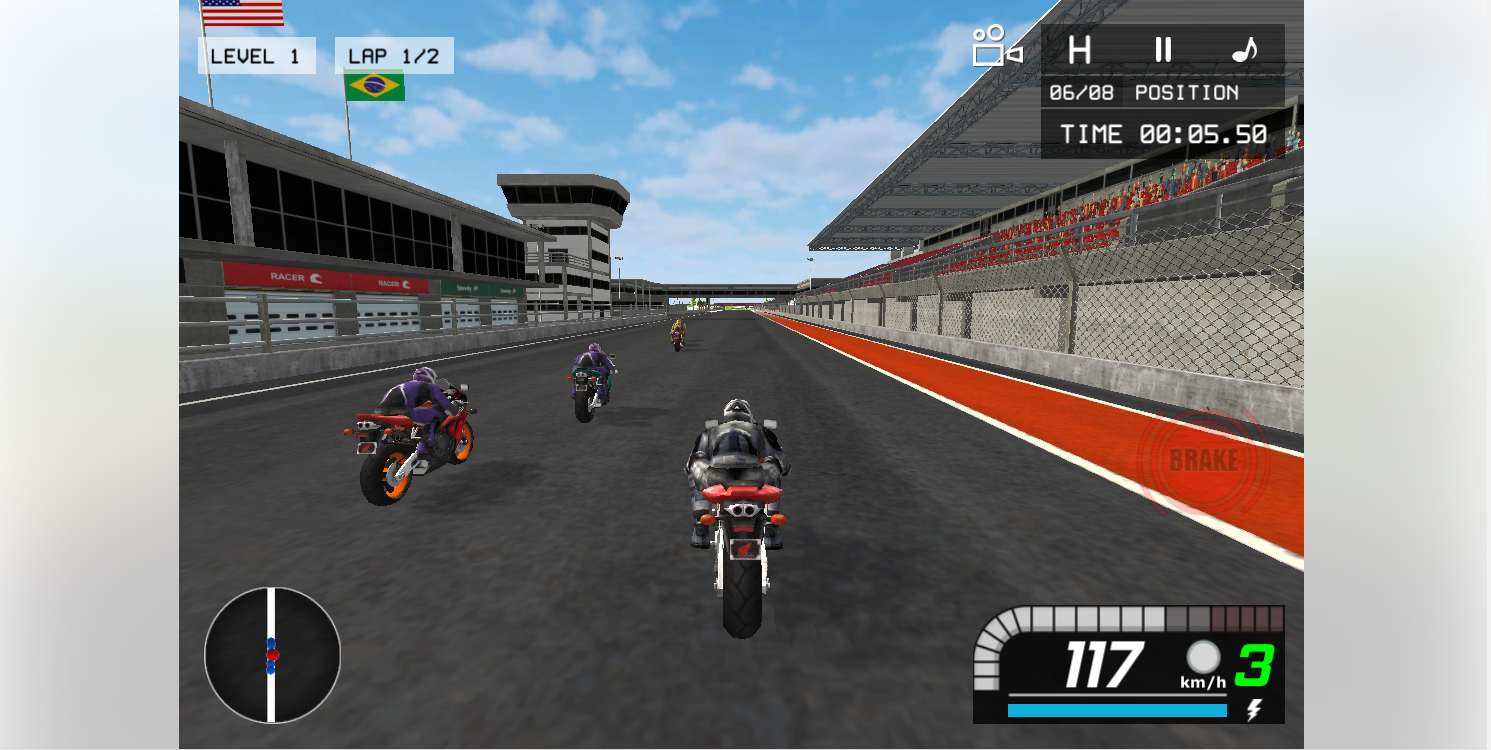Click the American flag at top left
This screenshot has width=1491, height=750.
point(240,14)
